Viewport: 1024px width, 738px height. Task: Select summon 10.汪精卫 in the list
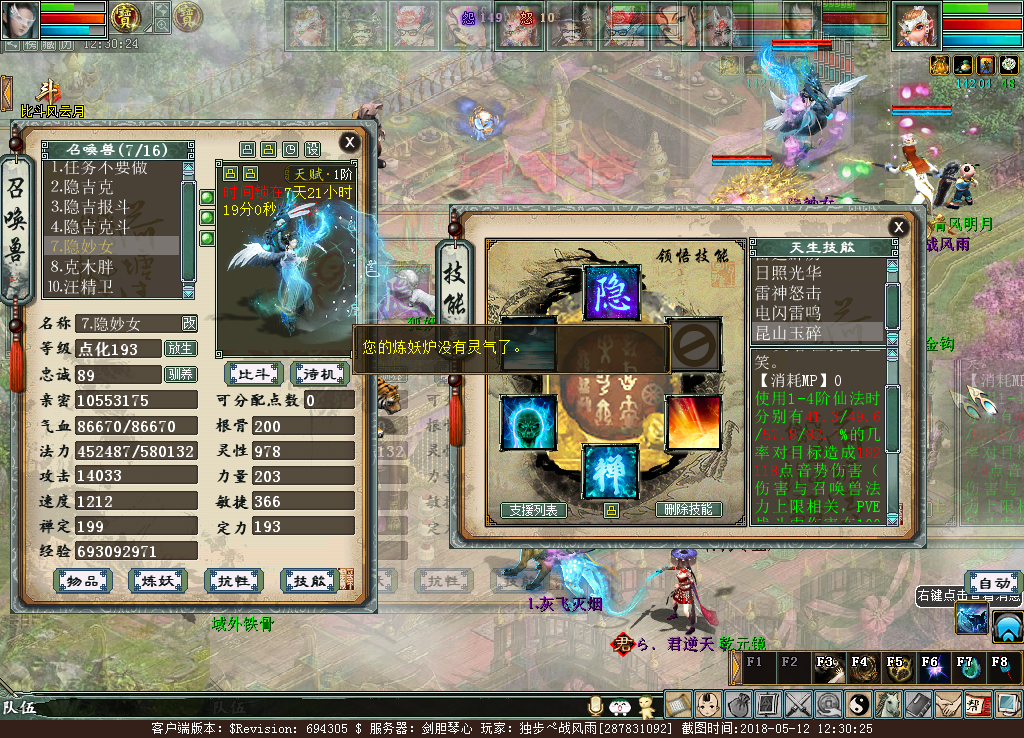[83, 287]
